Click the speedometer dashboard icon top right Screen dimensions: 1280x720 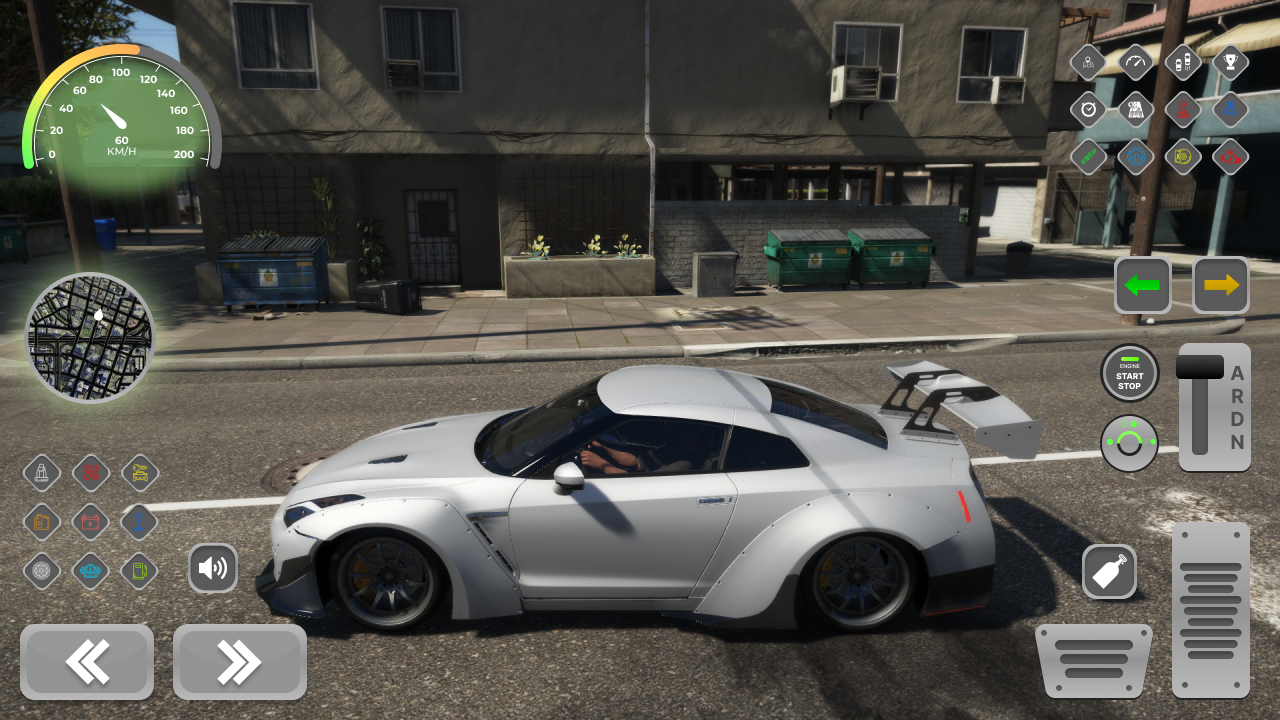(1135, 61)
